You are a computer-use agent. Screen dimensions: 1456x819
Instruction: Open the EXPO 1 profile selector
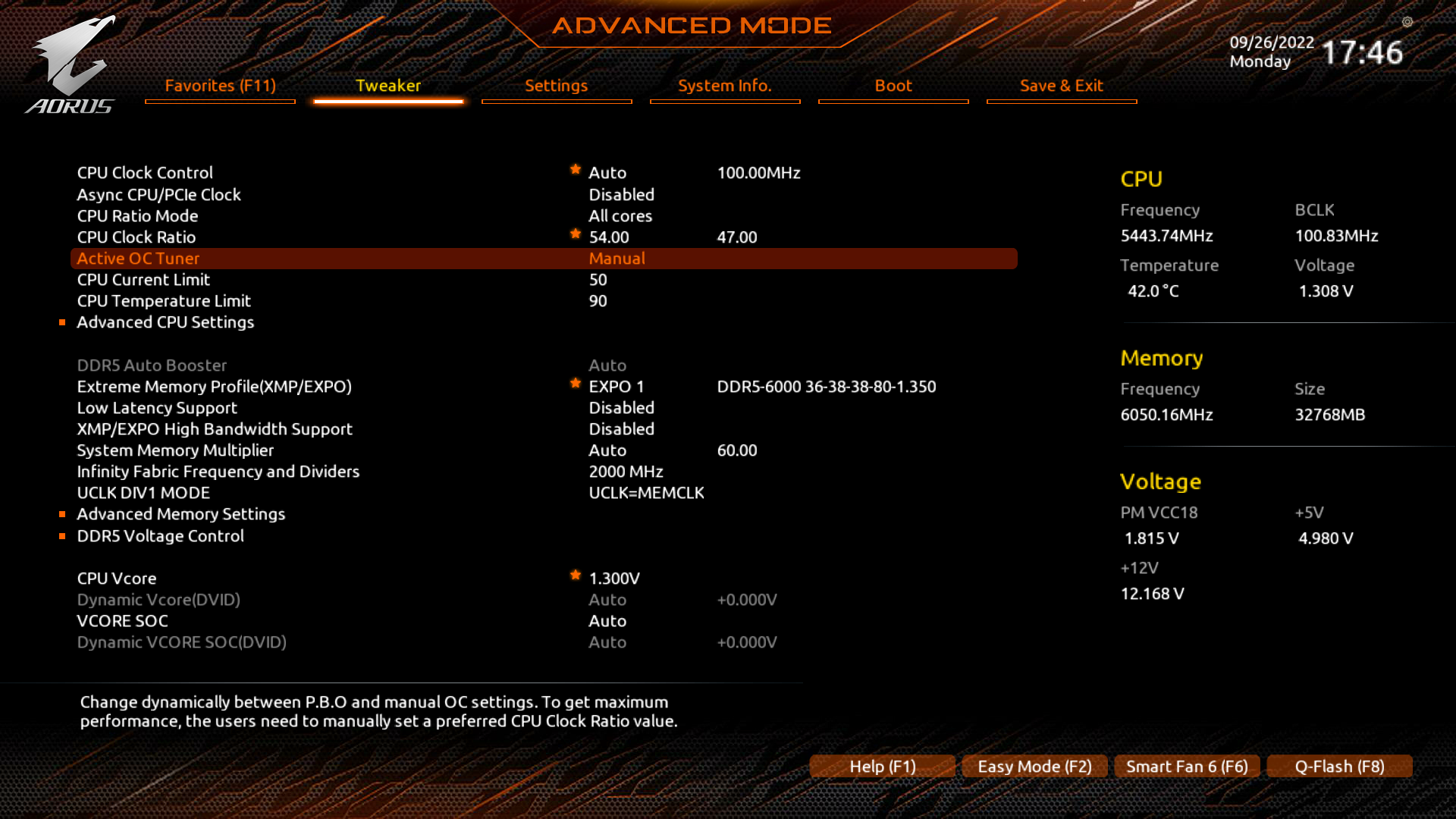coord(616,386)
